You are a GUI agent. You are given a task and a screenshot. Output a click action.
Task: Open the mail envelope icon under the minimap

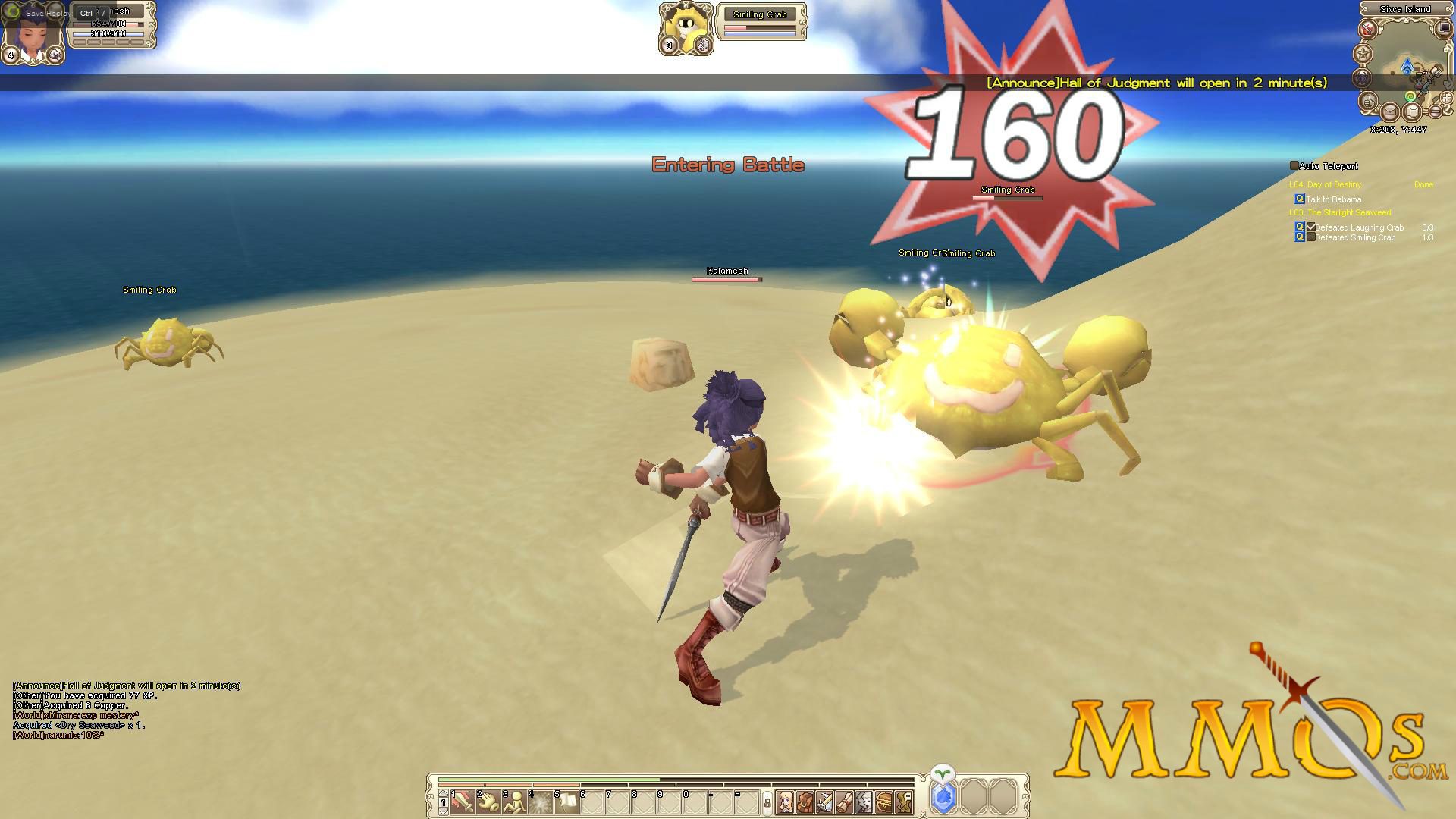click(x=1390, y=111)
